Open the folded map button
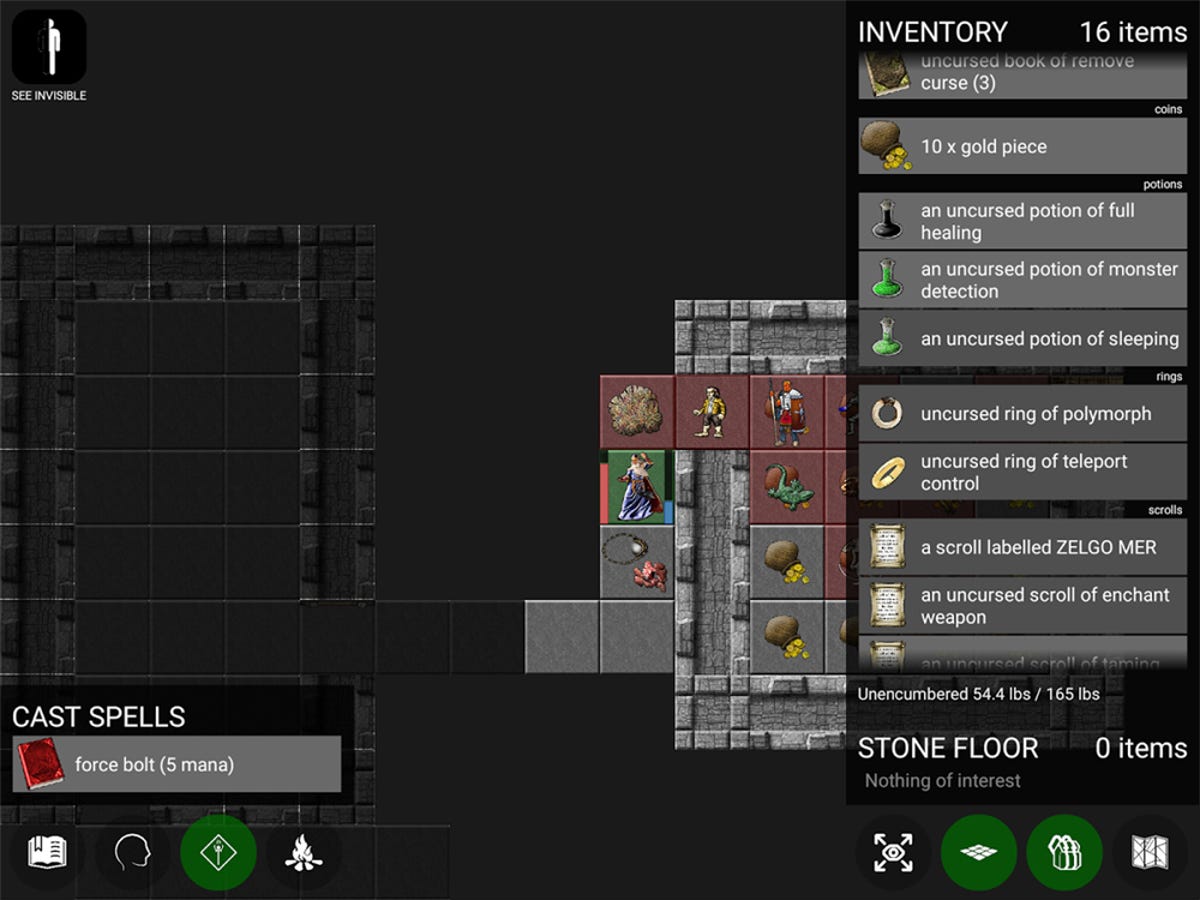The width and height of the screenshot is (1200, 900). click(1150, 852)
